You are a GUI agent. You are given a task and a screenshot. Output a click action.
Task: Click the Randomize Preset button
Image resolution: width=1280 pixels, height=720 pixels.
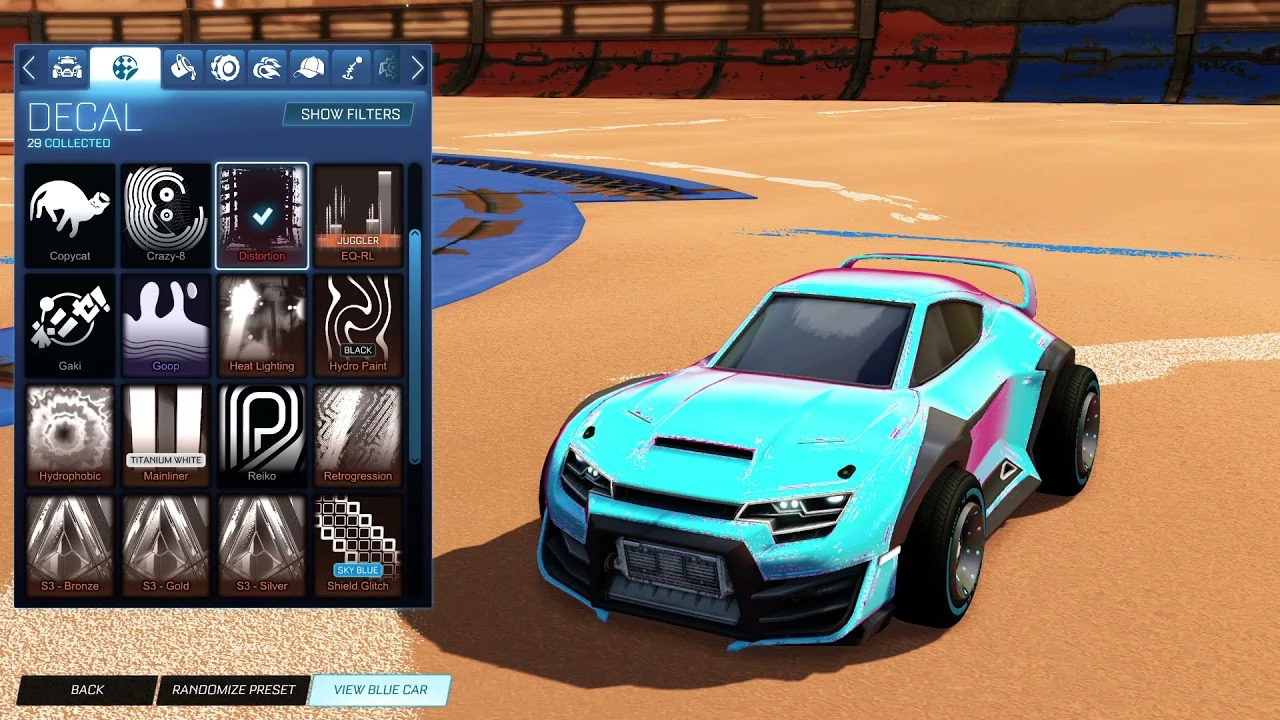234,689
